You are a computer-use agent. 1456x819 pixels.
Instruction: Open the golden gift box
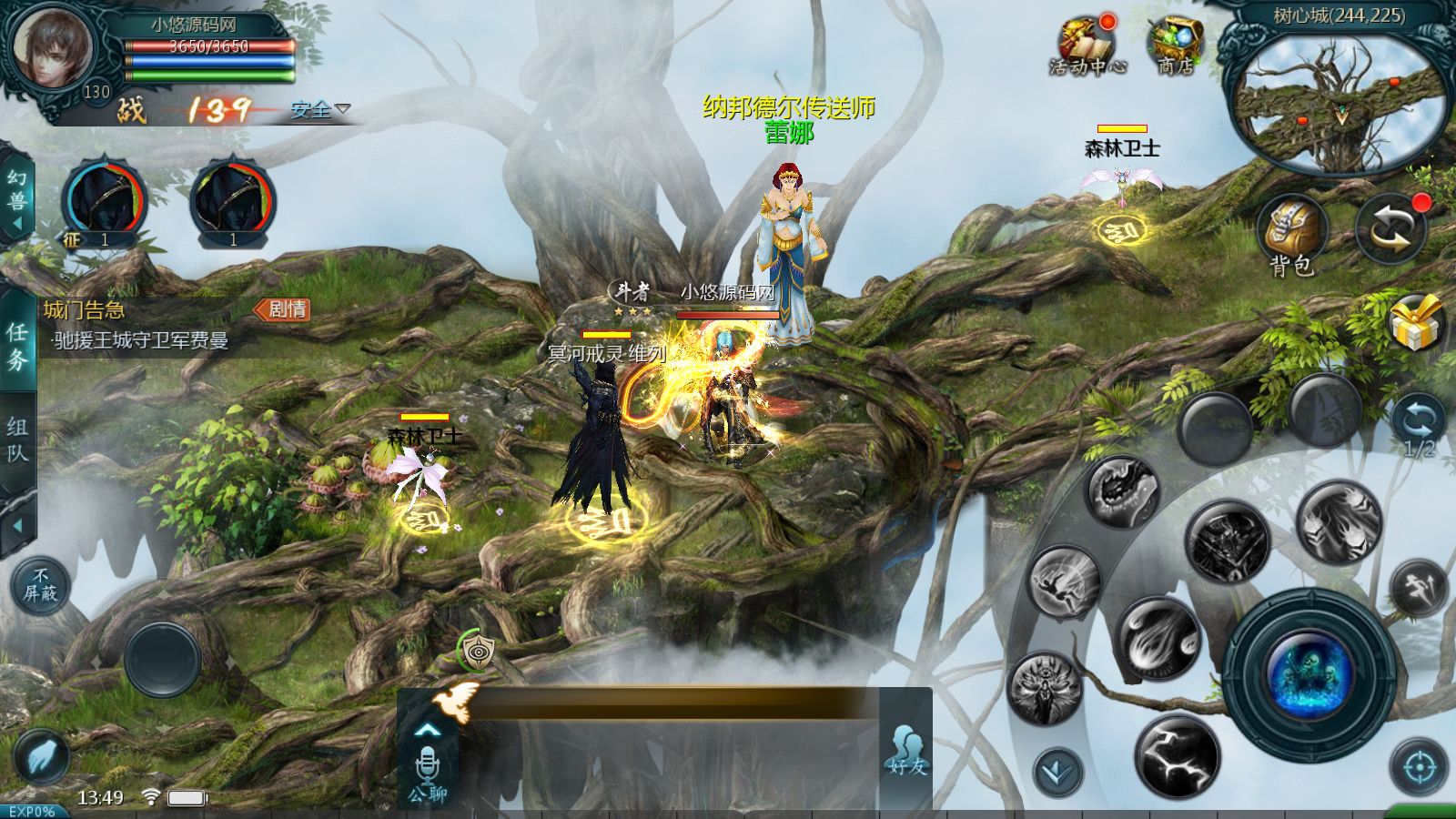pos(1416,324)
